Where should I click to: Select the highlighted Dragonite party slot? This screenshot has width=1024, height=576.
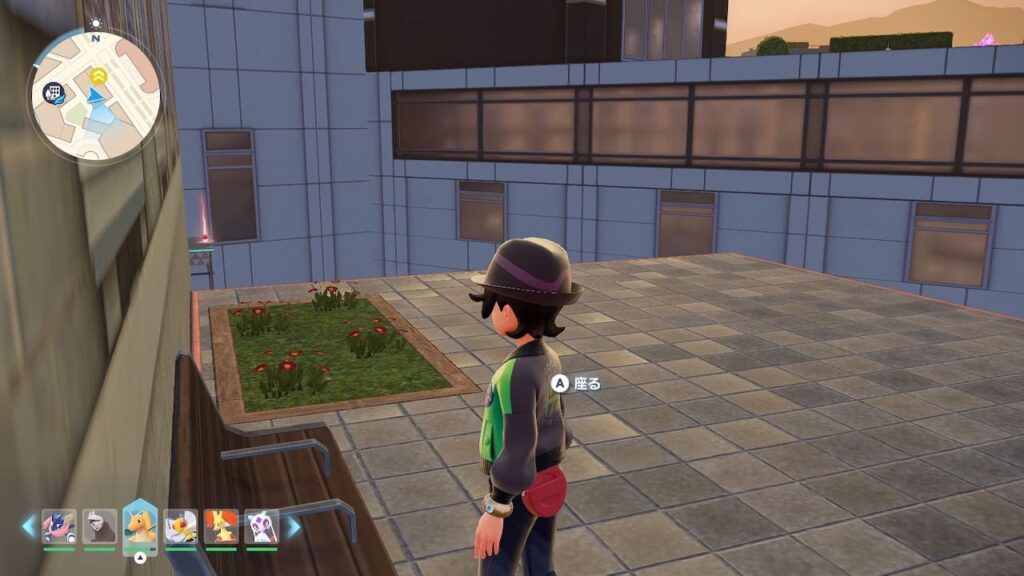(x=140, y=525)
